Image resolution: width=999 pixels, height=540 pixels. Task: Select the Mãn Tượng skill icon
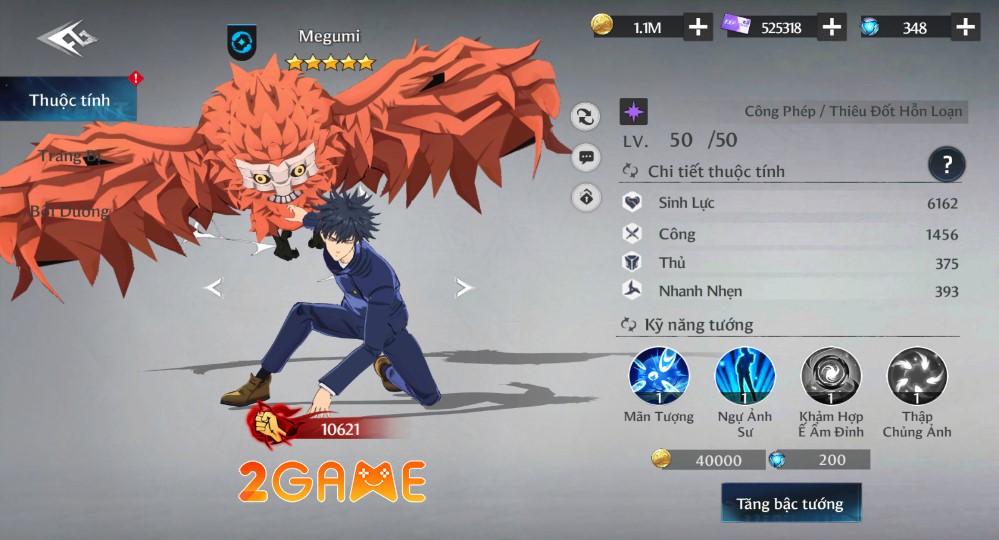point(658,377)
